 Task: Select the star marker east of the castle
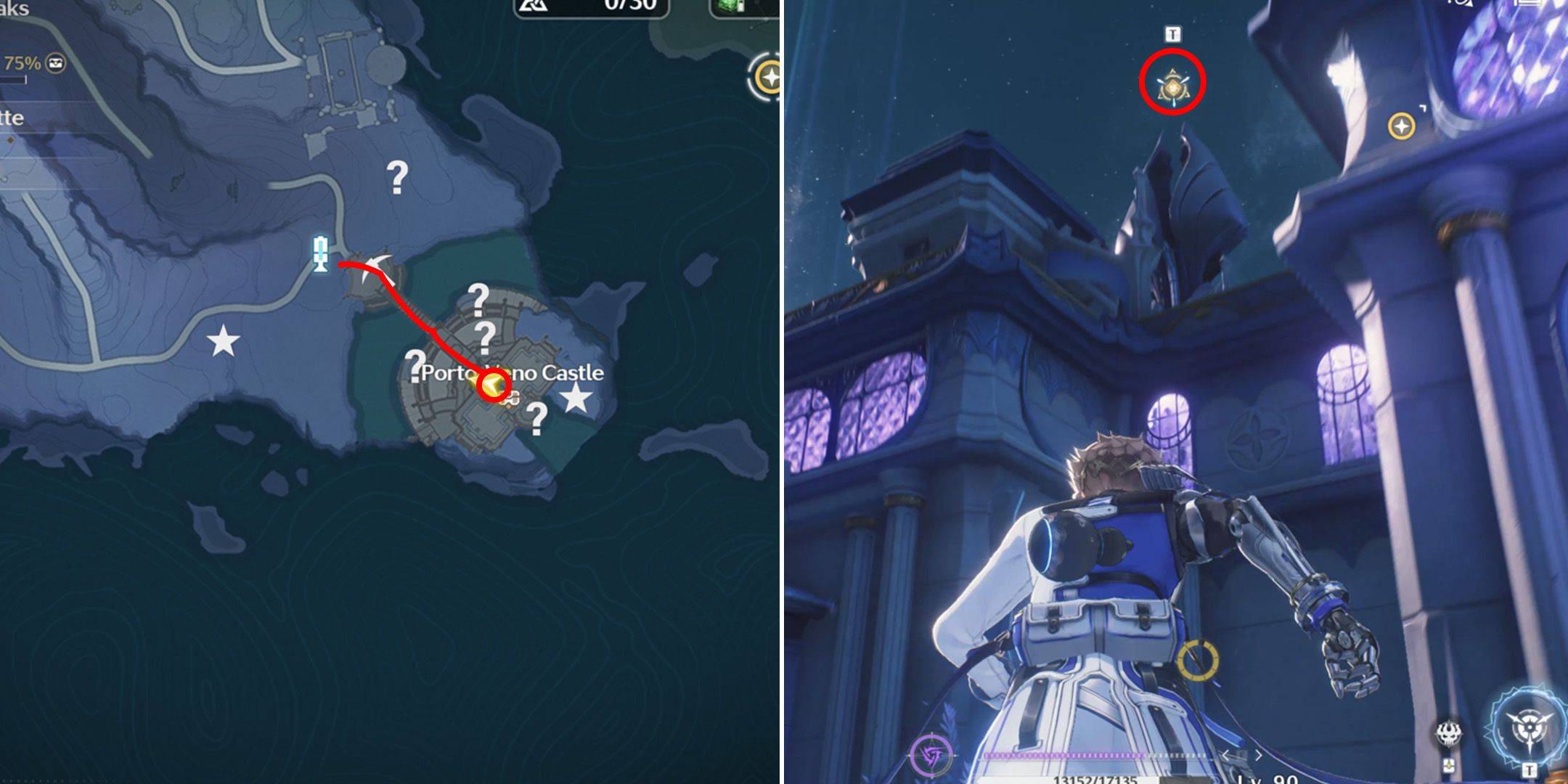pyautogui.click(x=576, y=397)
